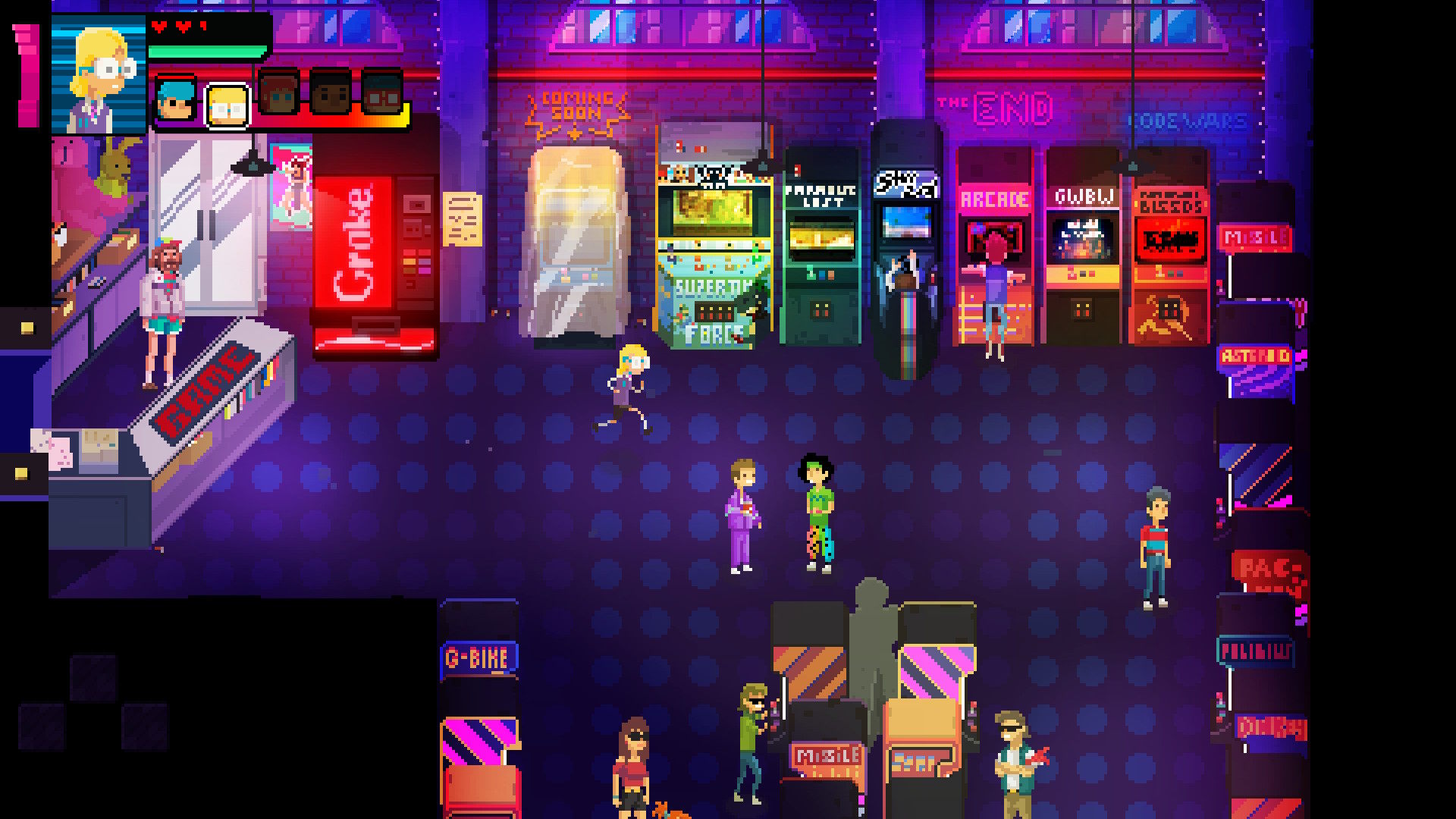The height and width of the screenshot is (819, 1456).
Task: Click the half-depleted third heart icon
Action: pyautogui.click(x=202, y=27)
